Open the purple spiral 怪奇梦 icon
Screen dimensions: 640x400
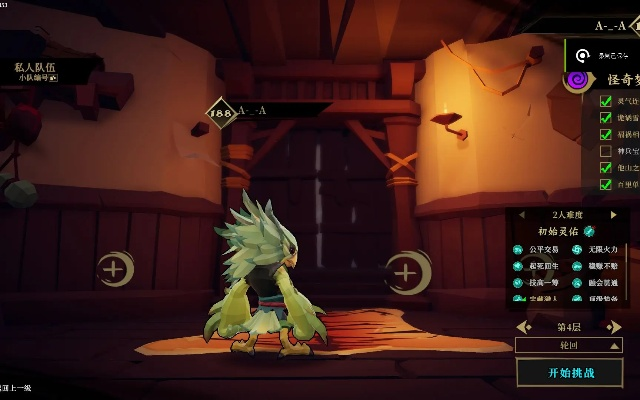575,79
